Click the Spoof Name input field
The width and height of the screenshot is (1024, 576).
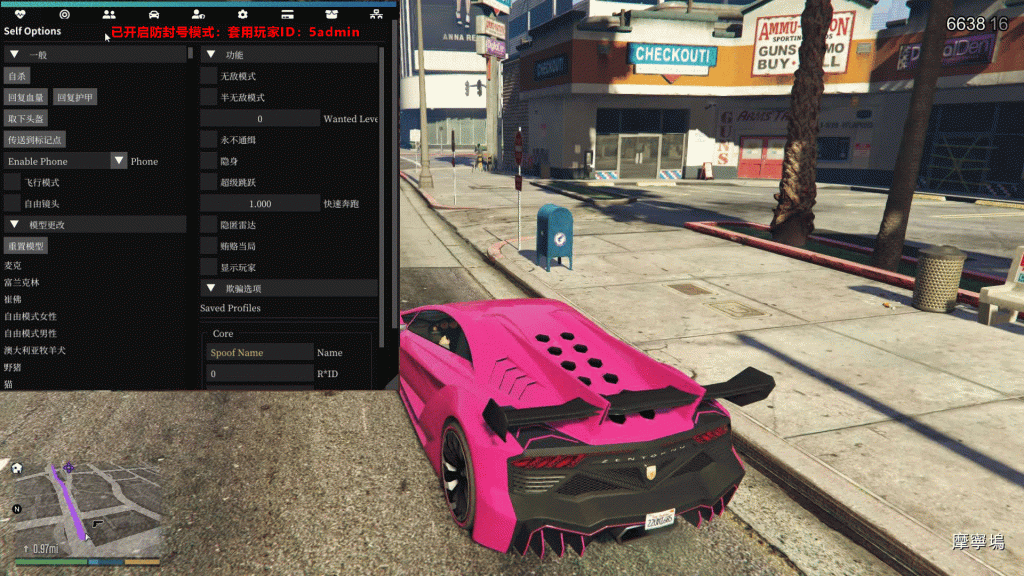point(260,352)
